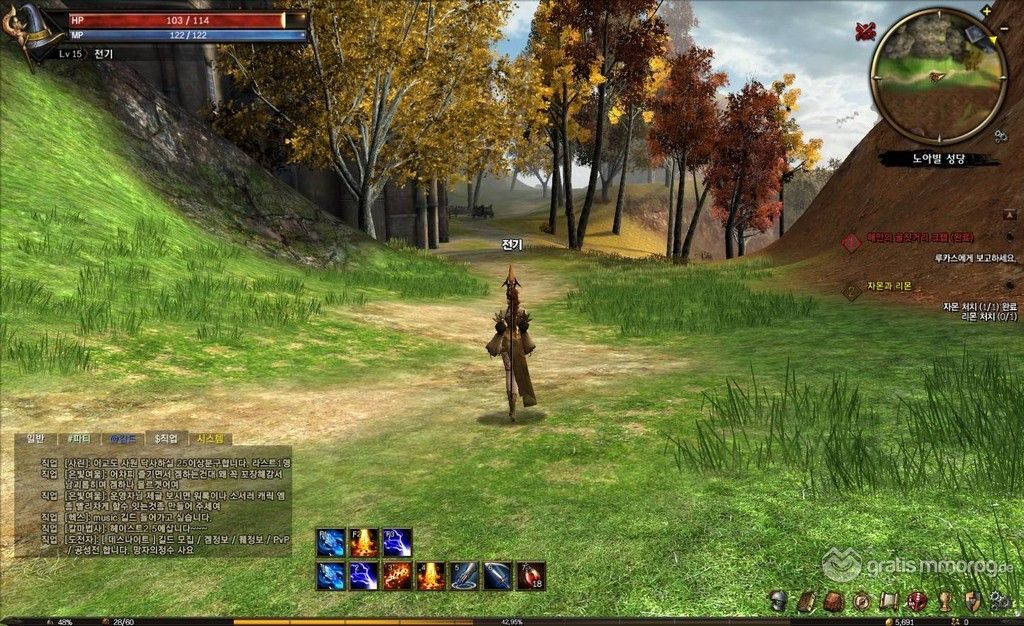The image size is (1024, 626).
Task: Open the gears system settings icon
Action: pyautogui.click(x=998, y=601)
